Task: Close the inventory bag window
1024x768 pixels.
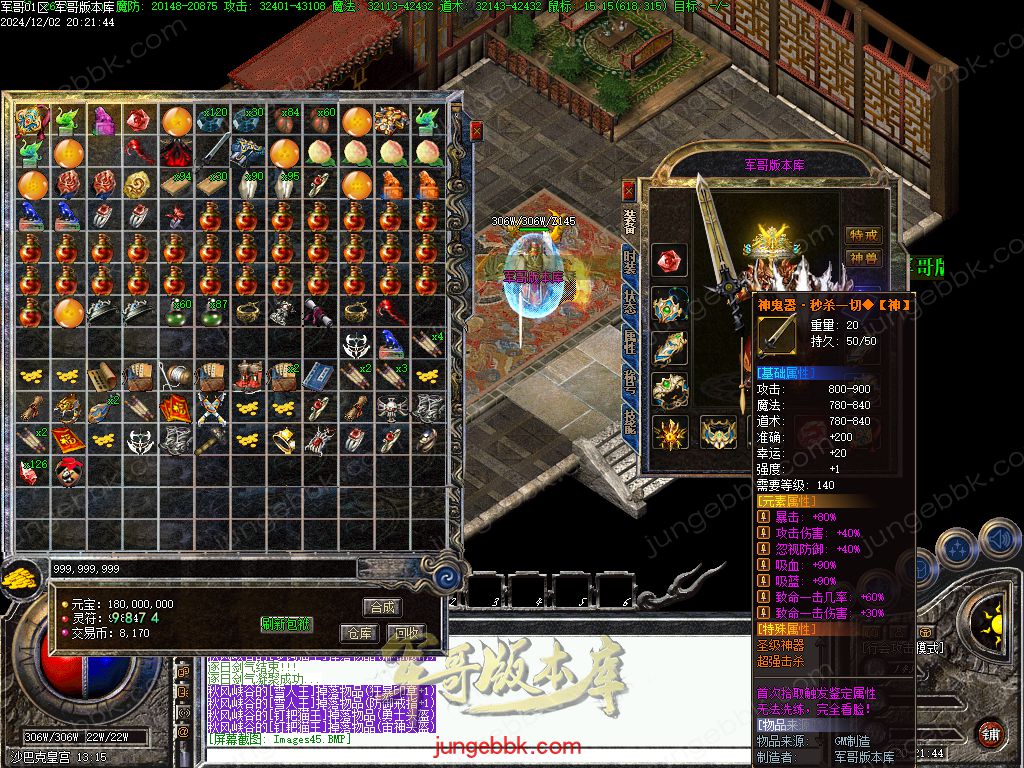Action: (x=477, y=130)
